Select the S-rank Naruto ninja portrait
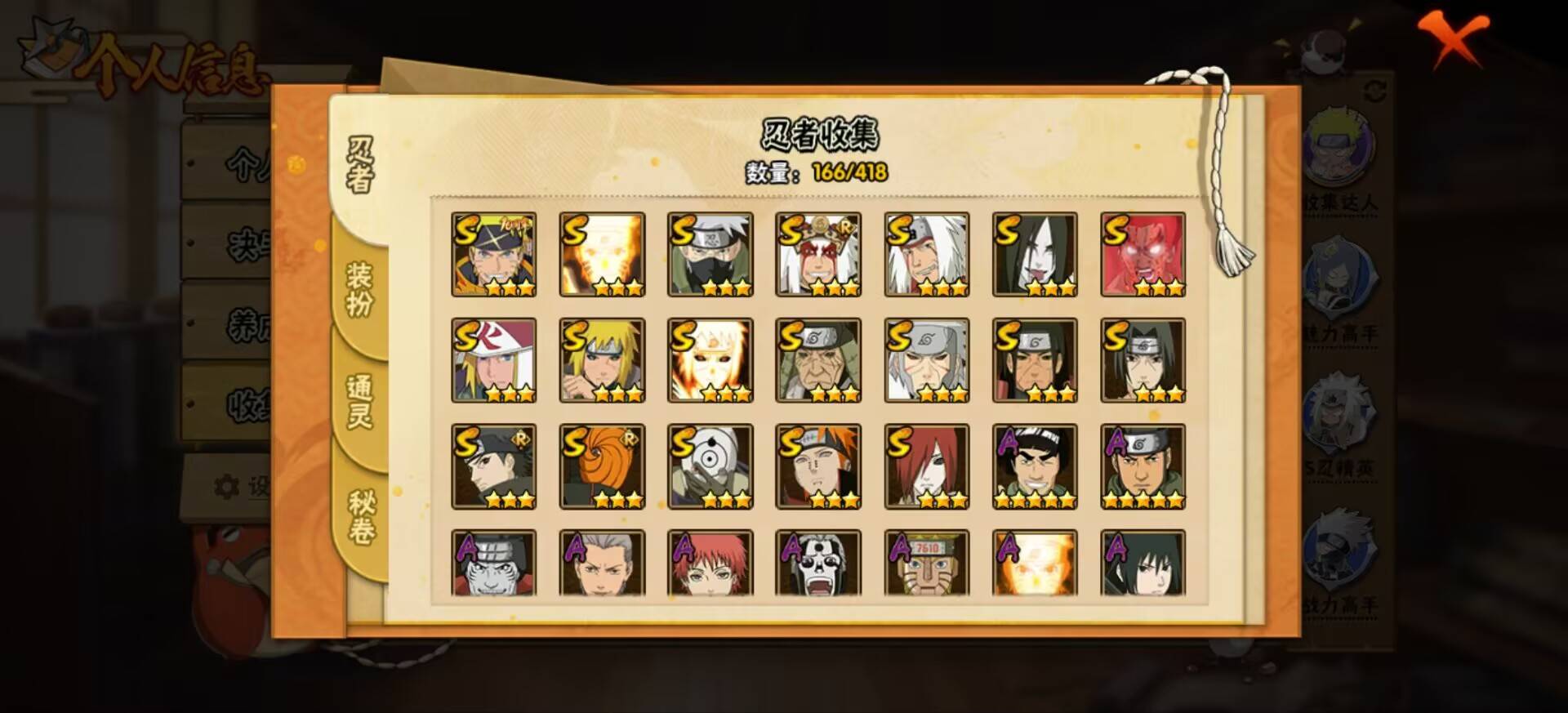Screen dimensions: 1568x713 click(x=494, y=253)
